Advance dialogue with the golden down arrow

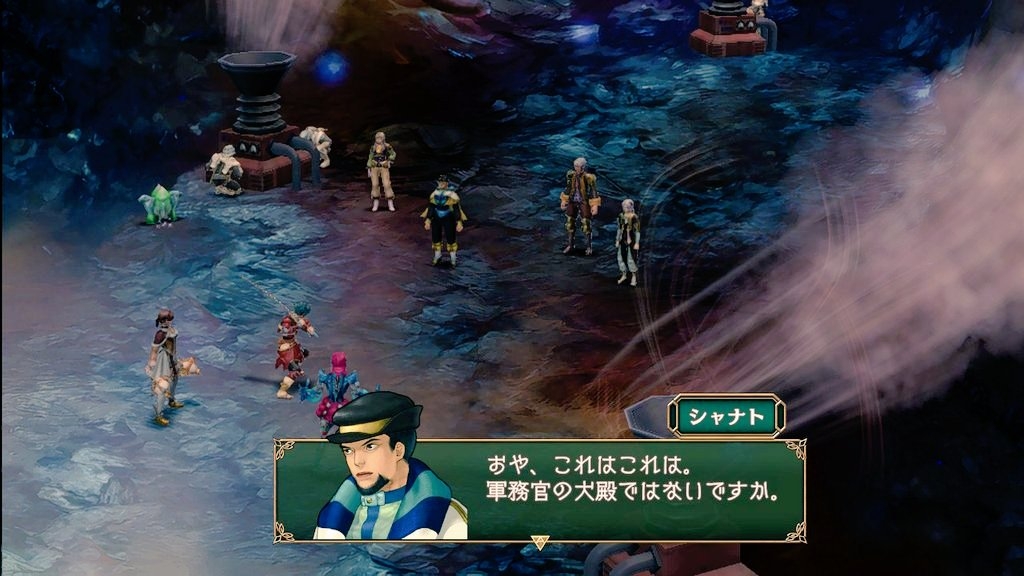pyautogui.click(x=540, y=543)
